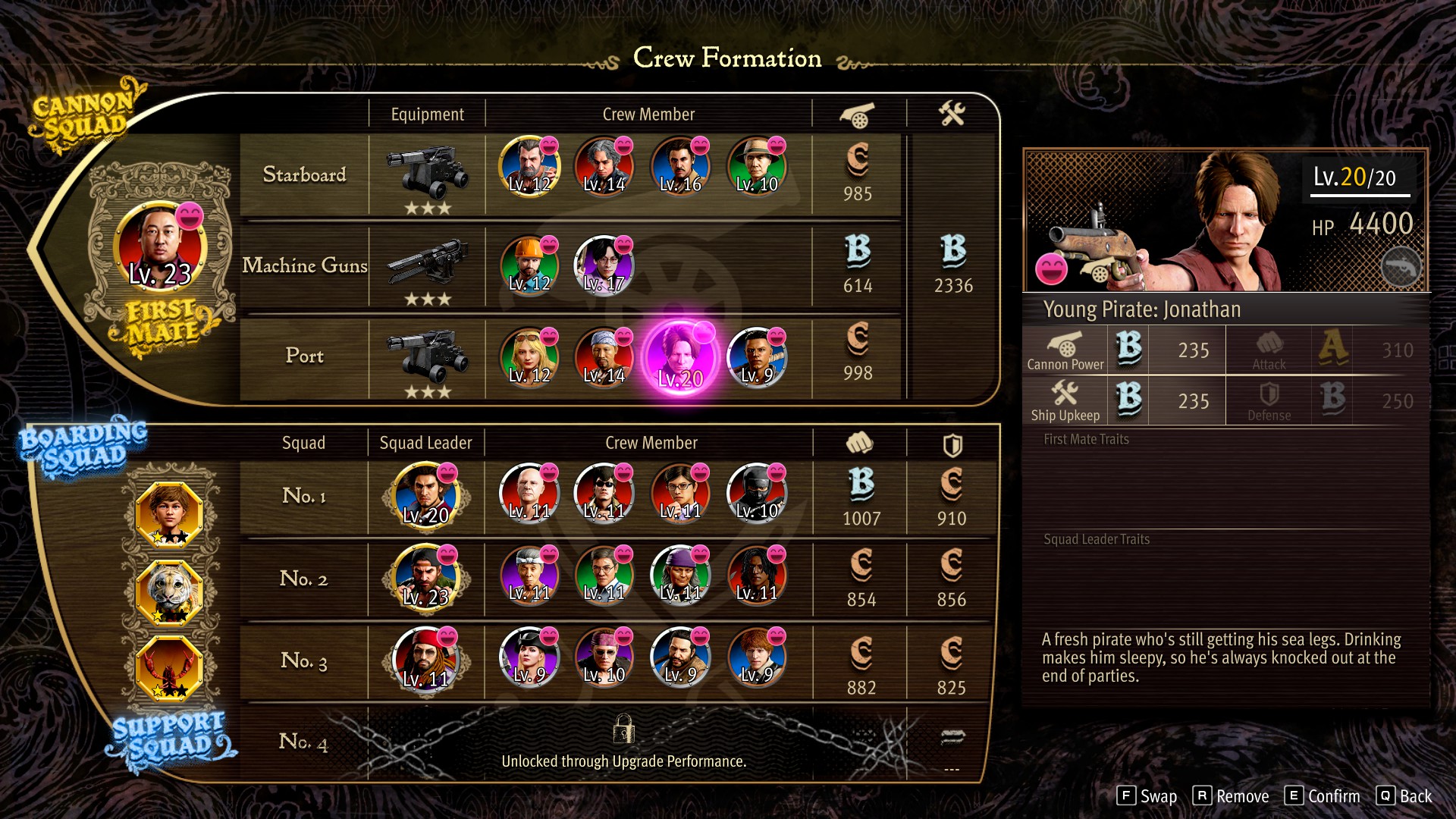
Task: Select the red lobster support squad badge
Action: click(x=169, y=668)
